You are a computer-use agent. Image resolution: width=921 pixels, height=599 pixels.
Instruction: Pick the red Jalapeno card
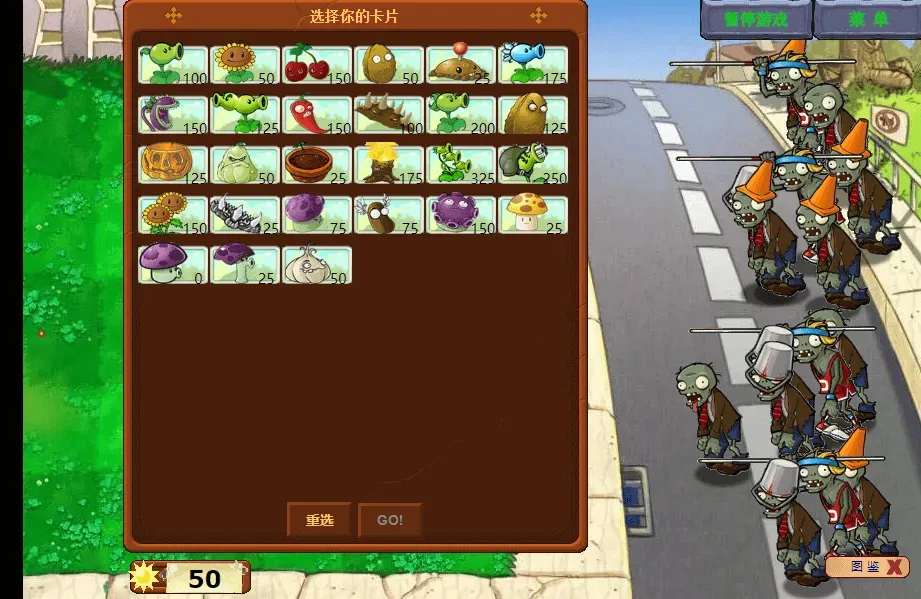[x=317, y=115]
